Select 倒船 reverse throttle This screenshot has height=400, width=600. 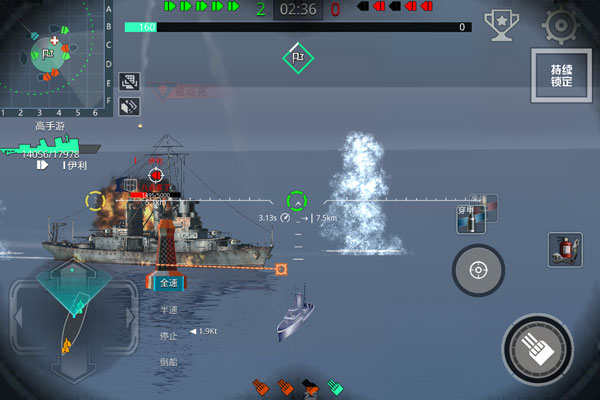tap(168, 362)
